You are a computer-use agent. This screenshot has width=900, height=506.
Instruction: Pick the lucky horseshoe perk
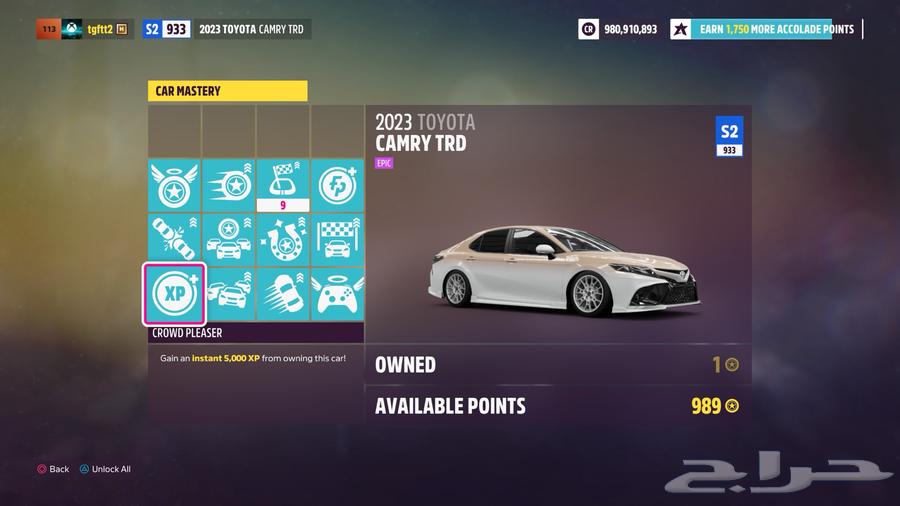coord(283,240)
